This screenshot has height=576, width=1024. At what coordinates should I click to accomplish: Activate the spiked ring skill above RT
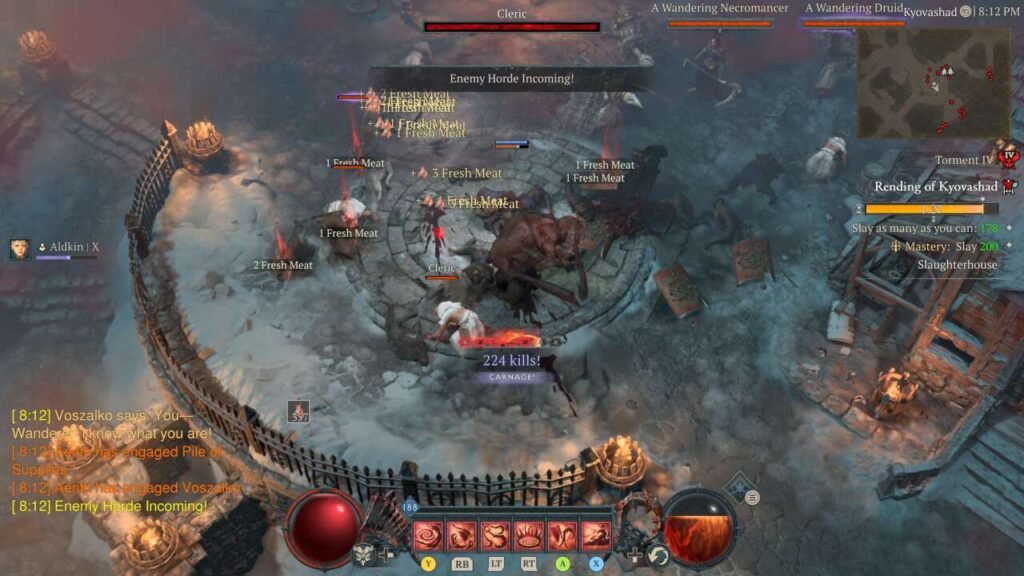point(529,536)
